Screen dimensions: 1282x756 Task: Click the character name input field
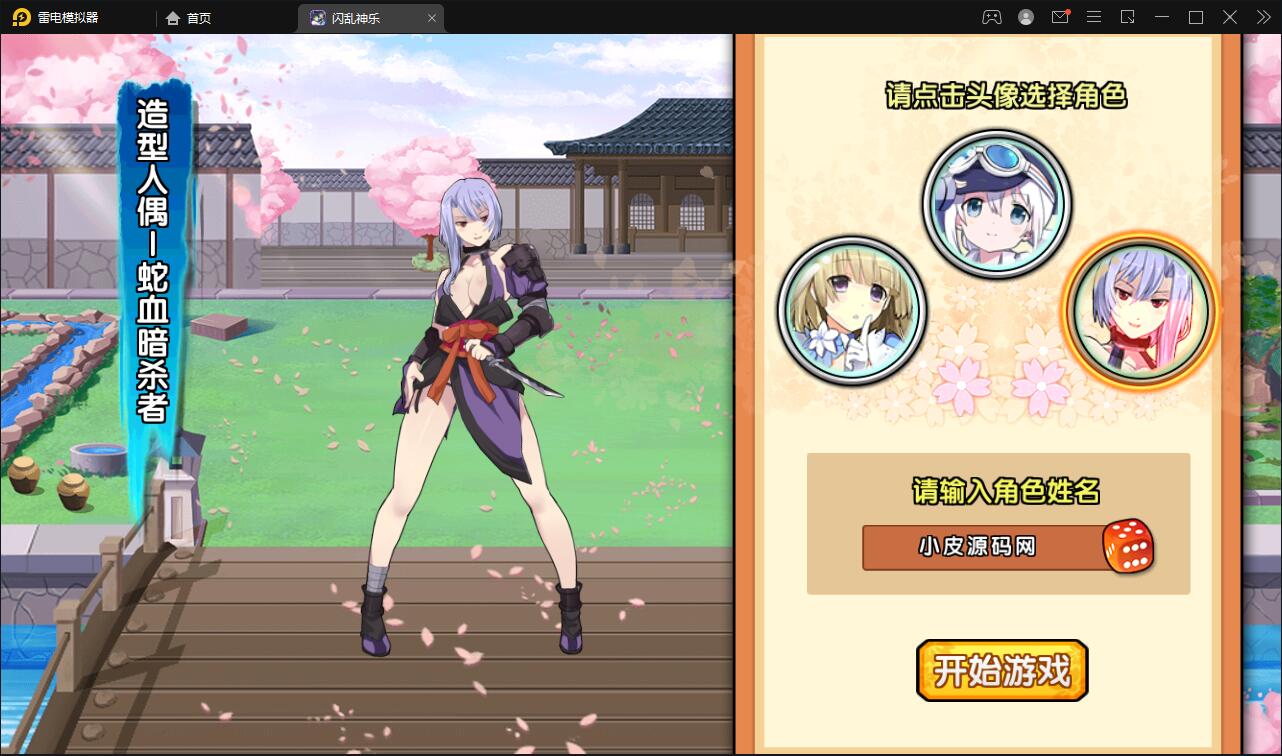[981, 547]
